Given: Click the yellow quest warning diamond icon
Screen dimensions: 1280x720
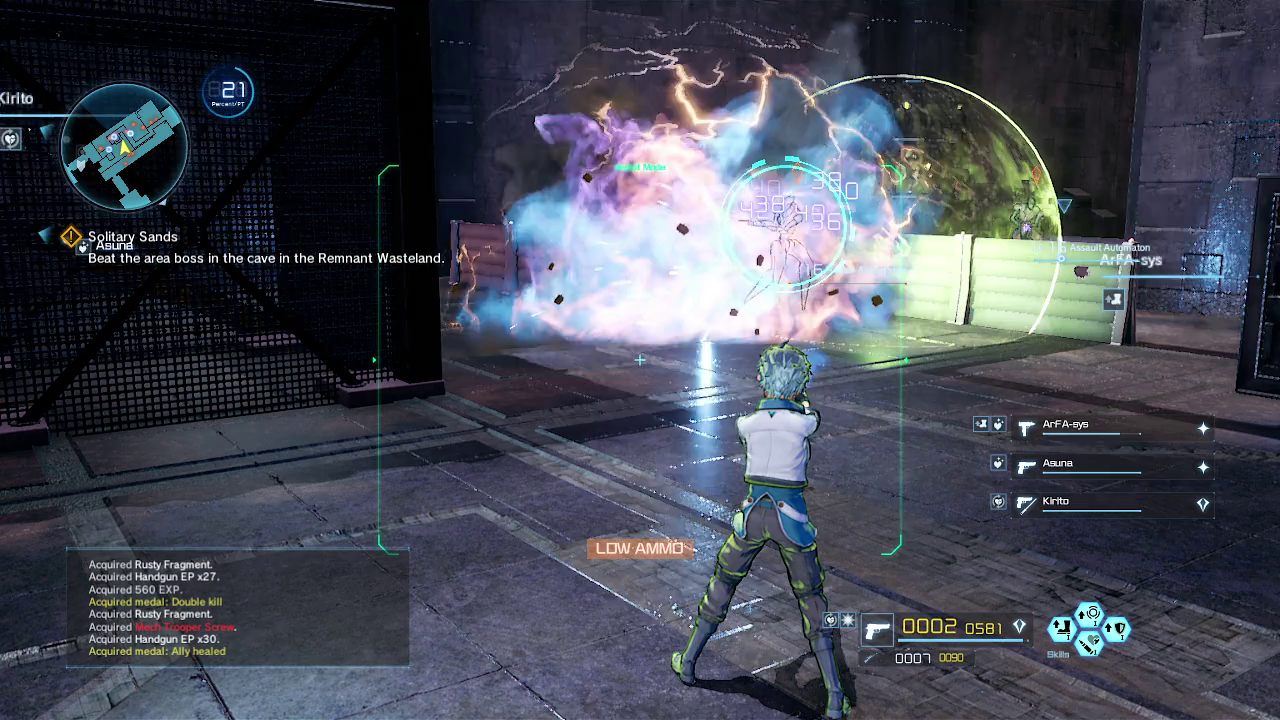Looking at the screenshot, I should 70,237.
